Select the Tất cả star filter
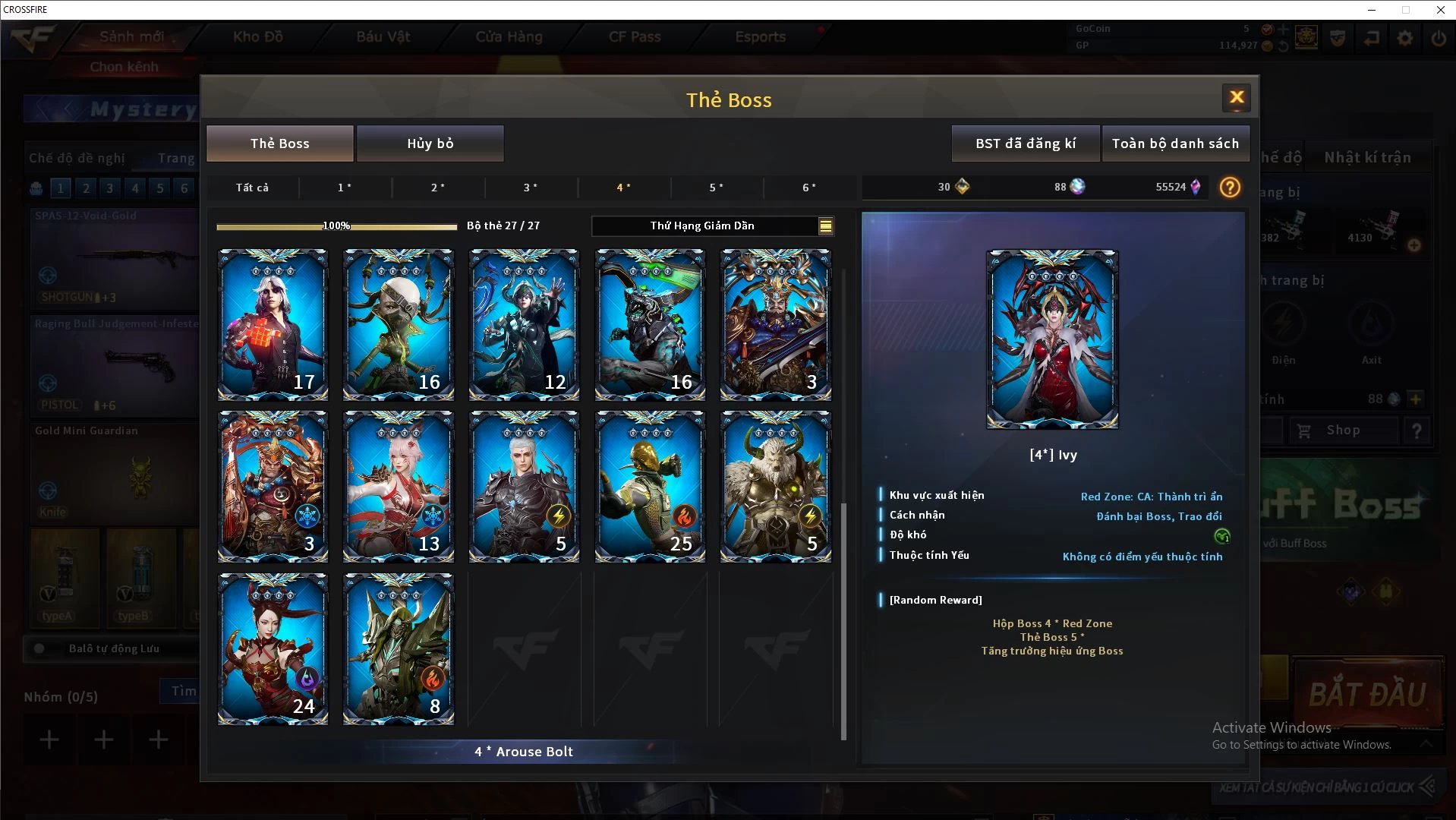Screen dimensions: 1456x820 252,188
